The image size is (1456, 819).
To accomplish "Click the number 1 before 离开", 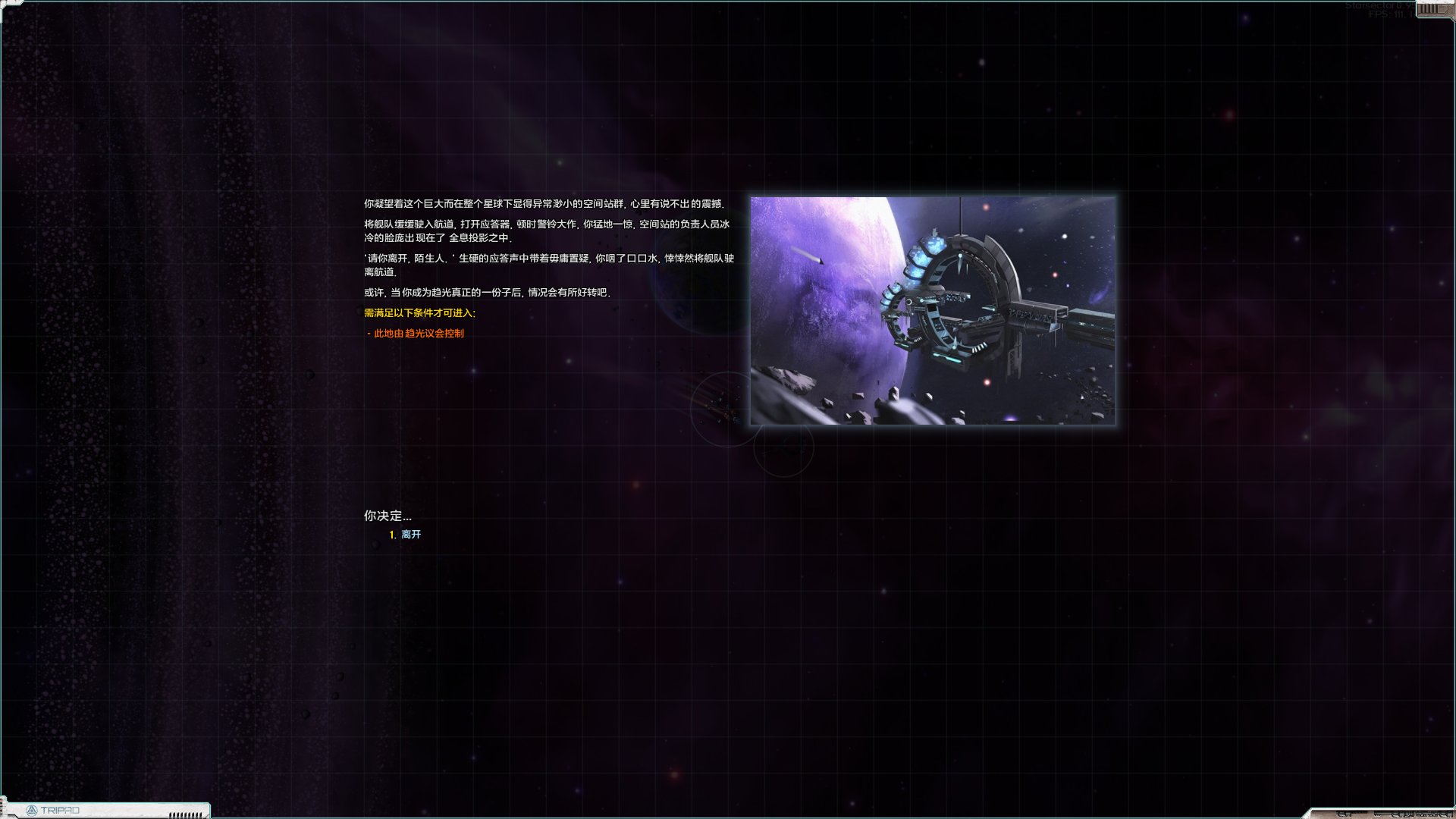I will point(393,535).
